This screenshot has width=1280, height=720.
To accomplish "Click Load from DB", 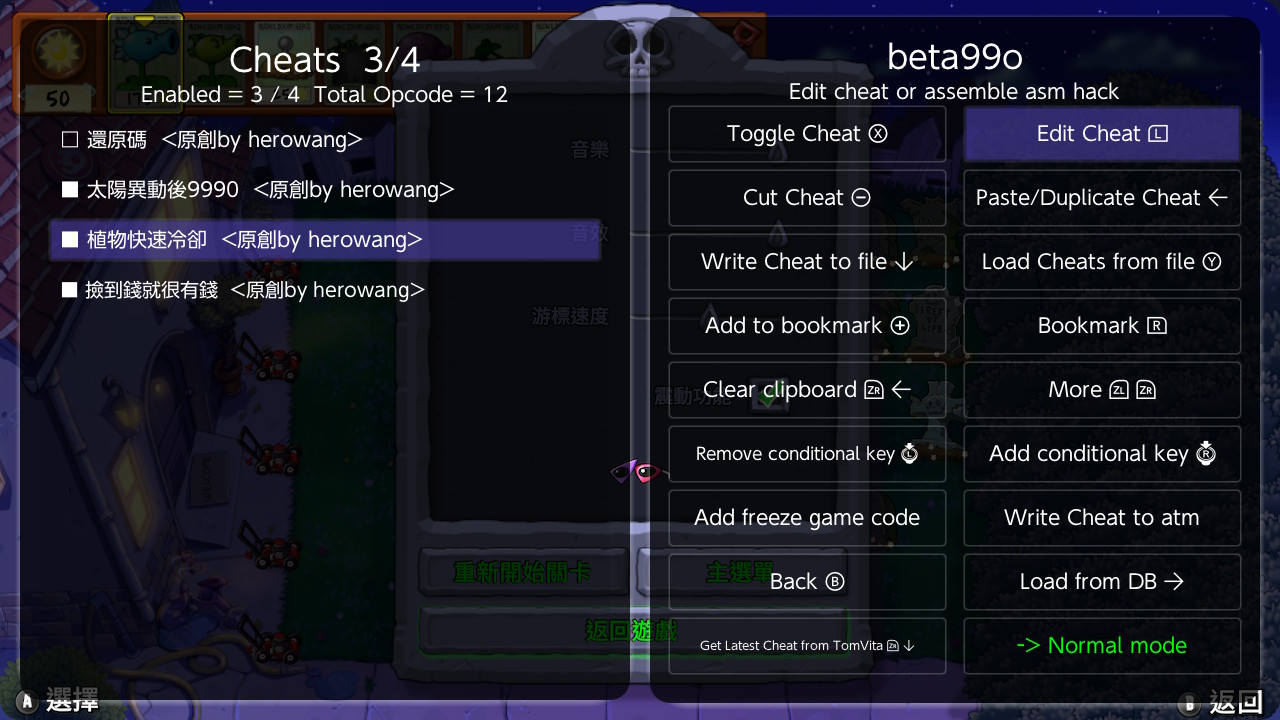I will pyautogui.click(x=1102, y=582).
